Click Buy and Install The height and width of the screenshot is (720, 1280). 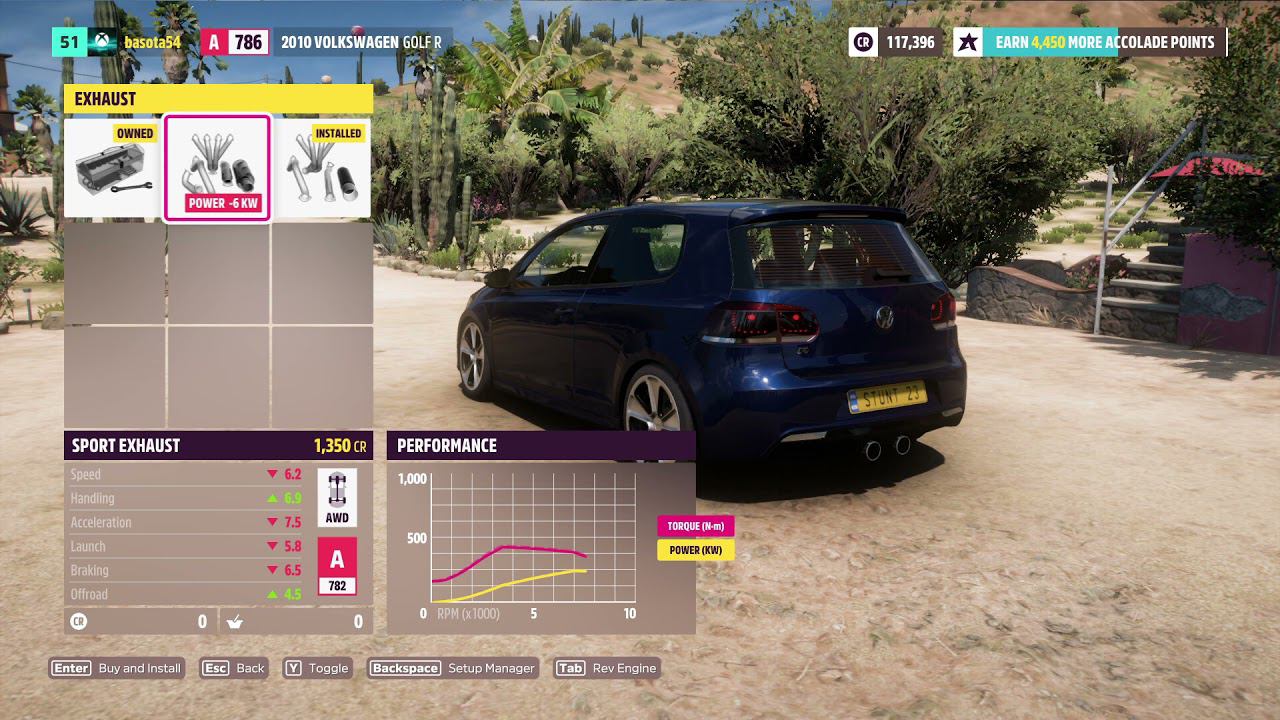click(x=117, y=668)
